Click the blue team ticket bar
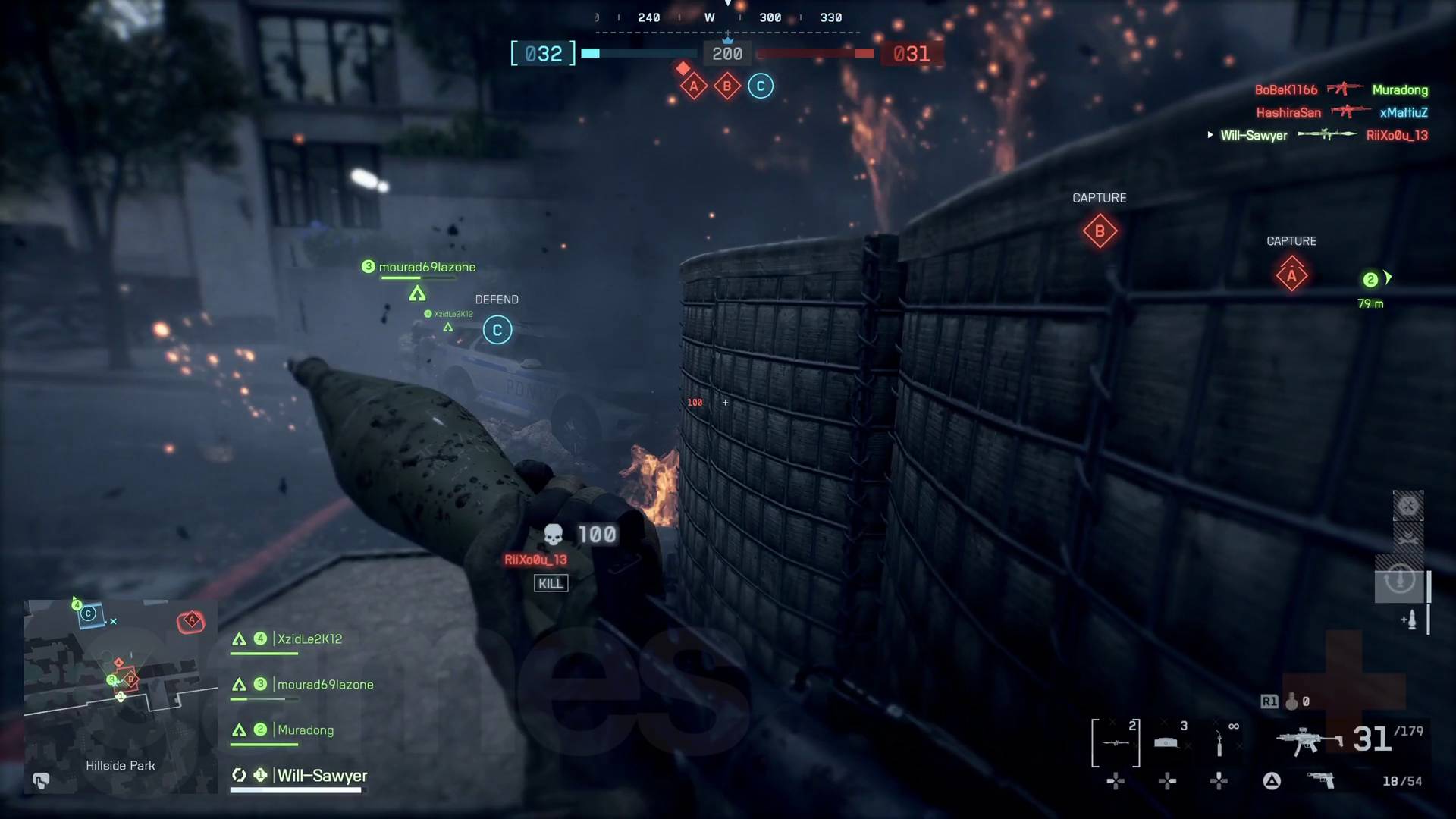Screen dimensions: 1456x819 (x=641, y=54)
